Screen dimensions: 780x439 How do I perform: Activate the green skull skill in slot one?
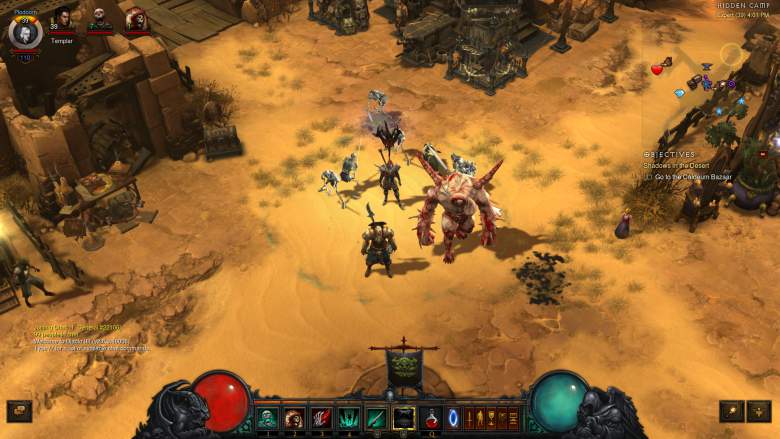[x=268, y=418]
